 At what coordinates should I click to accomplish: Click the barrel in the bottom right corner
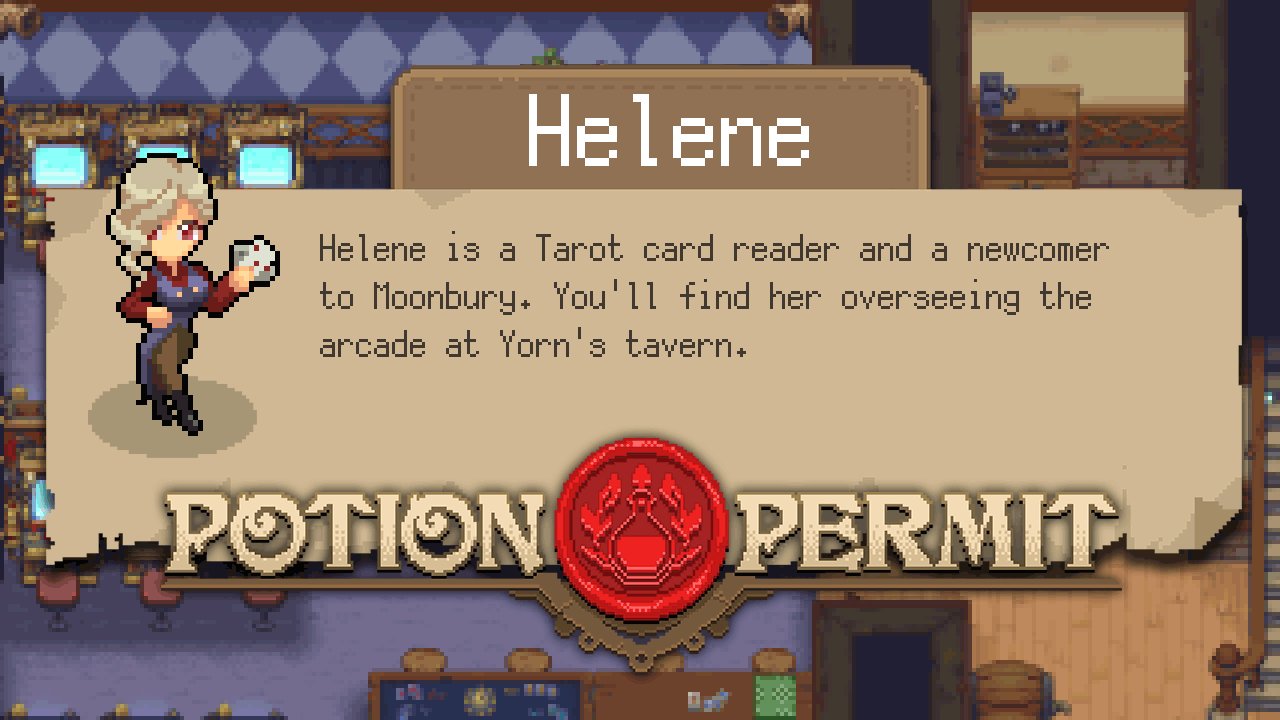[1010, 690]
